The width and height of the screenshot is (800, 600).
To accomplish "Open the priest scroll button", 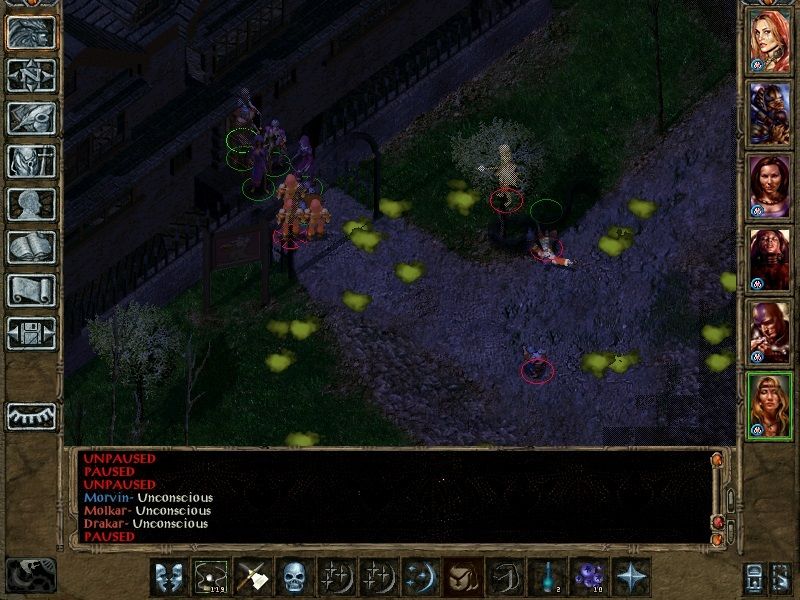I will [31, 290].
